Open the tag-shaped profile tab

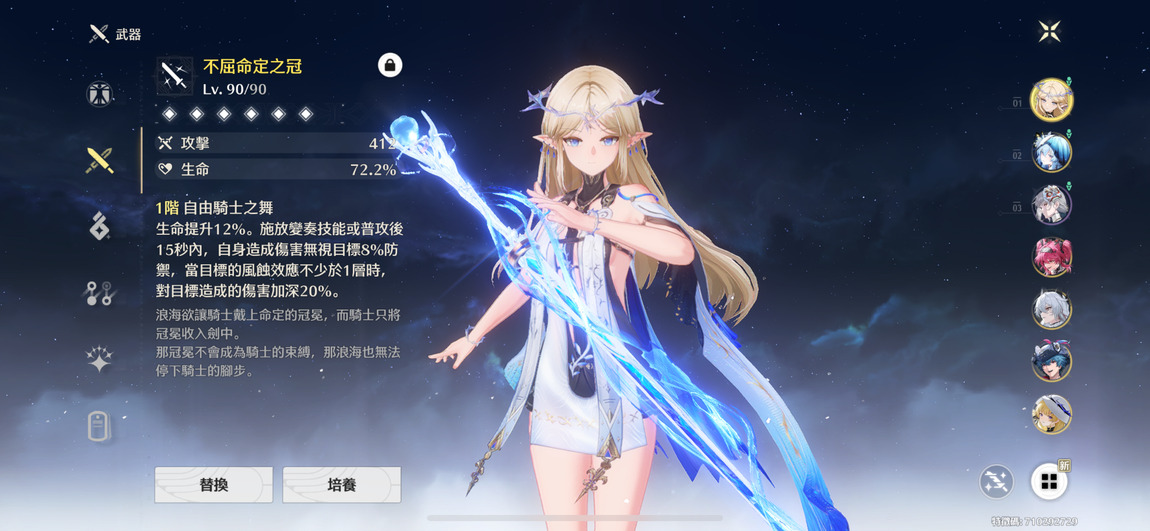(99, 427)
